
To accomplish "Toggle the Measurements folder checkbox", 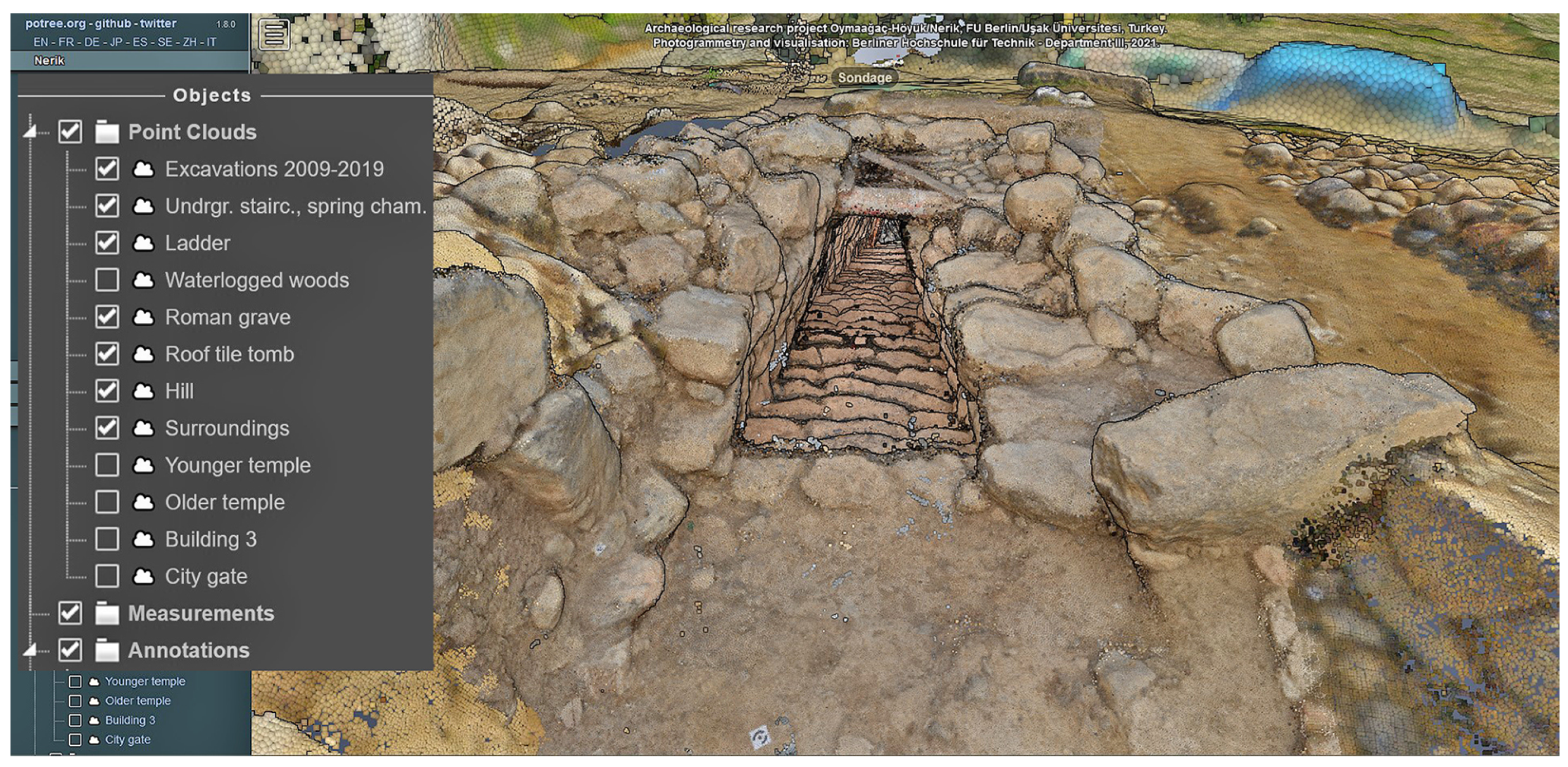I will (x=70, y=613).
